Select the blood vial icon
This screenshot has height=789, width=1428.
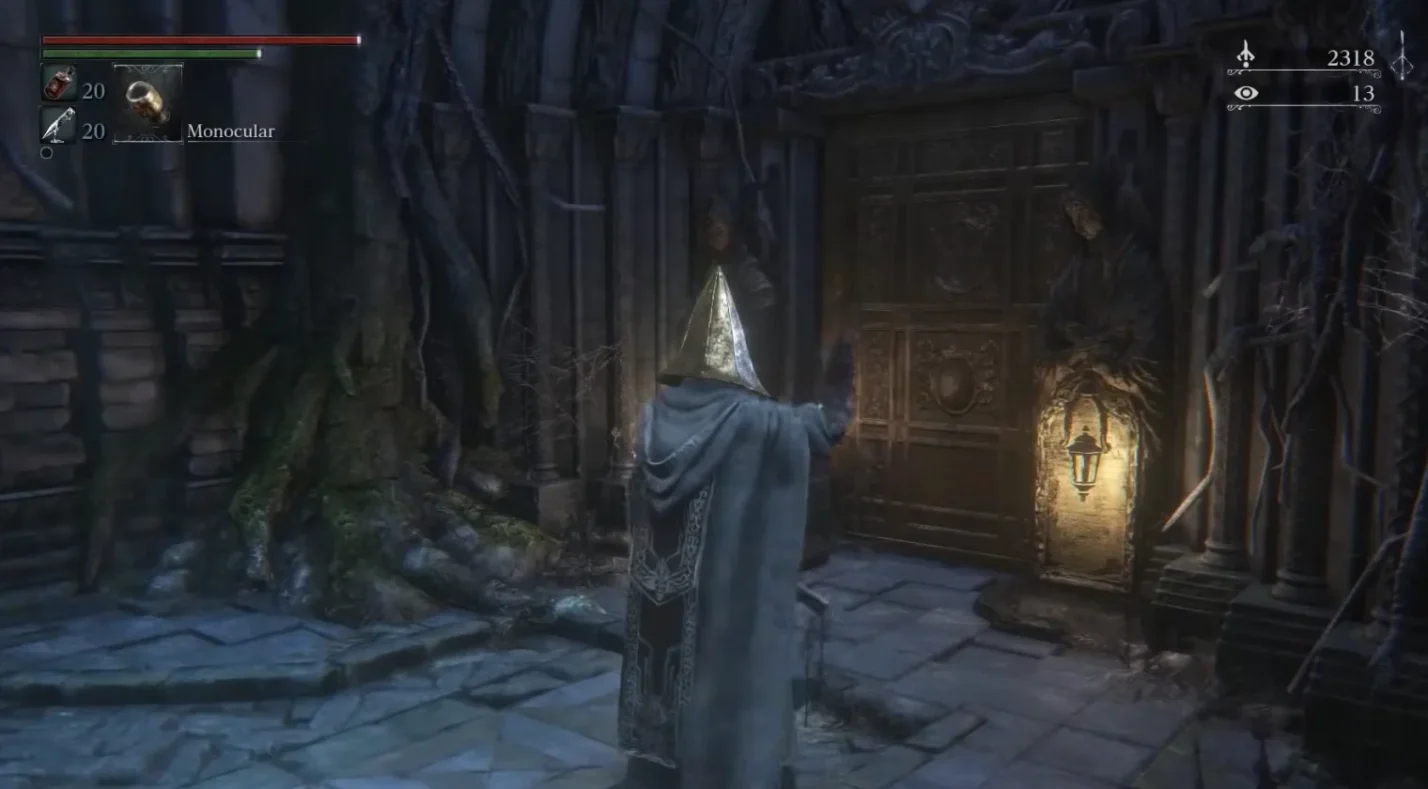(58, 83)
